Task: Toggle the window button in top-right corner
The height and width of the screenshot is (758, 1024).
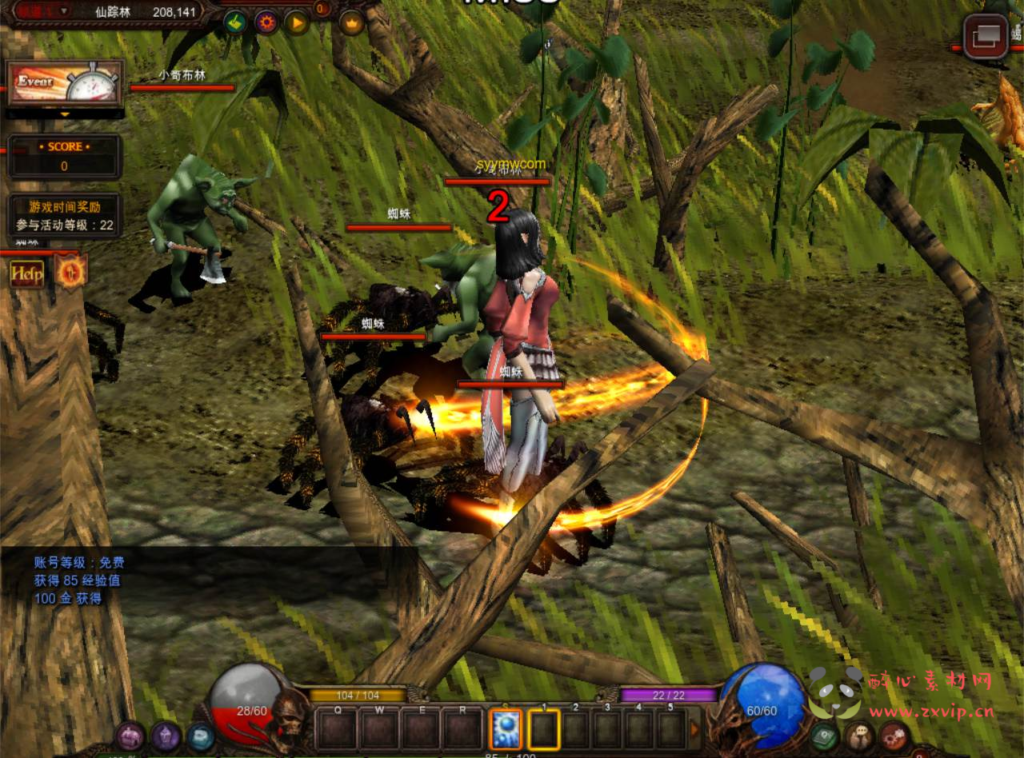Action: (x=985, y=37)
